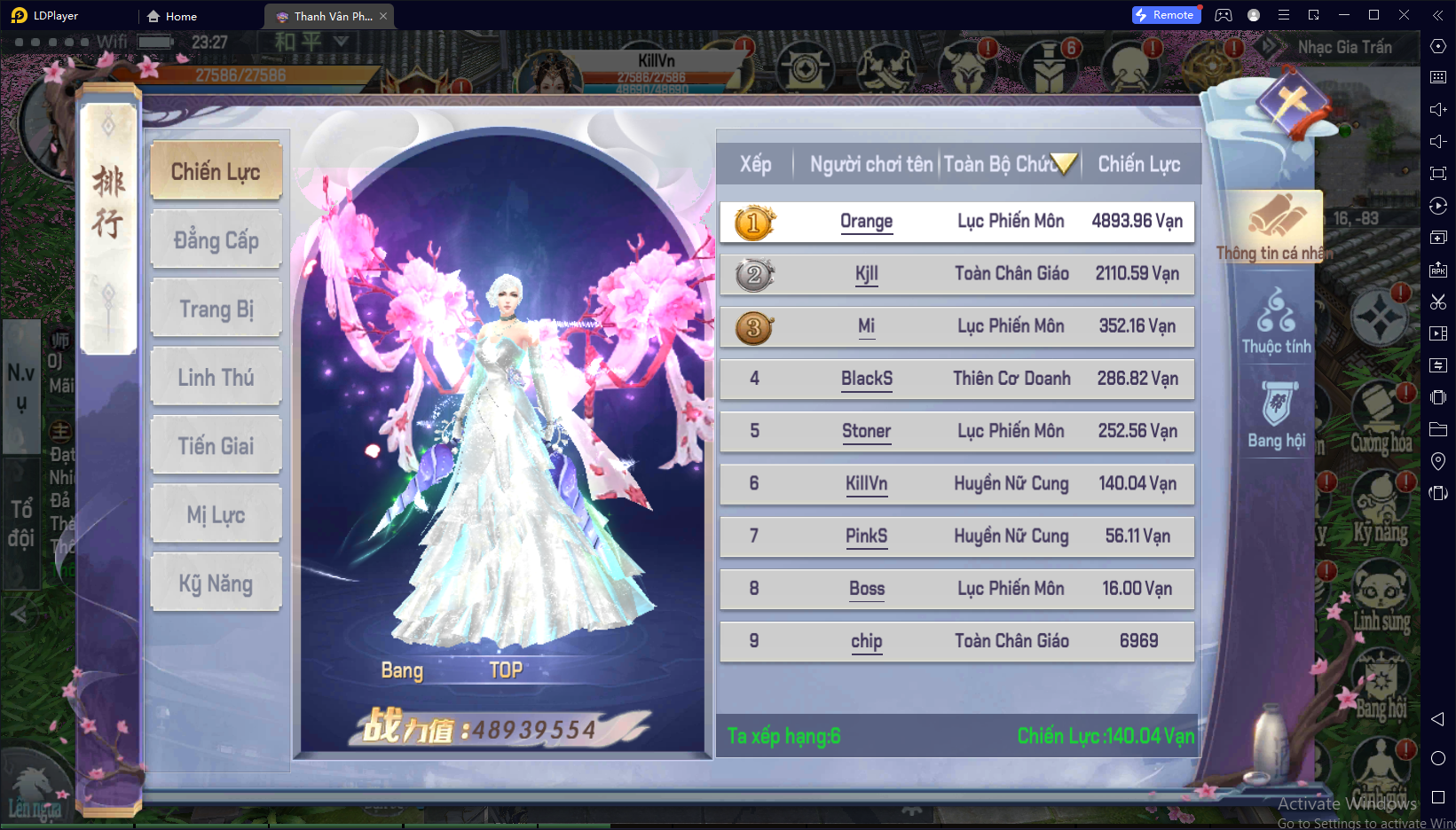Open the Đẳng Cấp ranking tab

[216, 239]
